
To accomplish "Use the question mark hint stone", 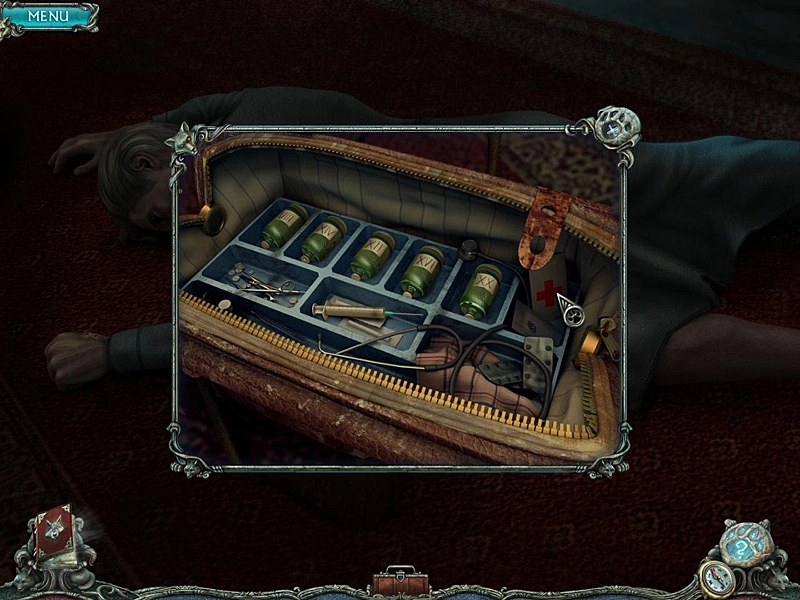I will pos(740,545).
